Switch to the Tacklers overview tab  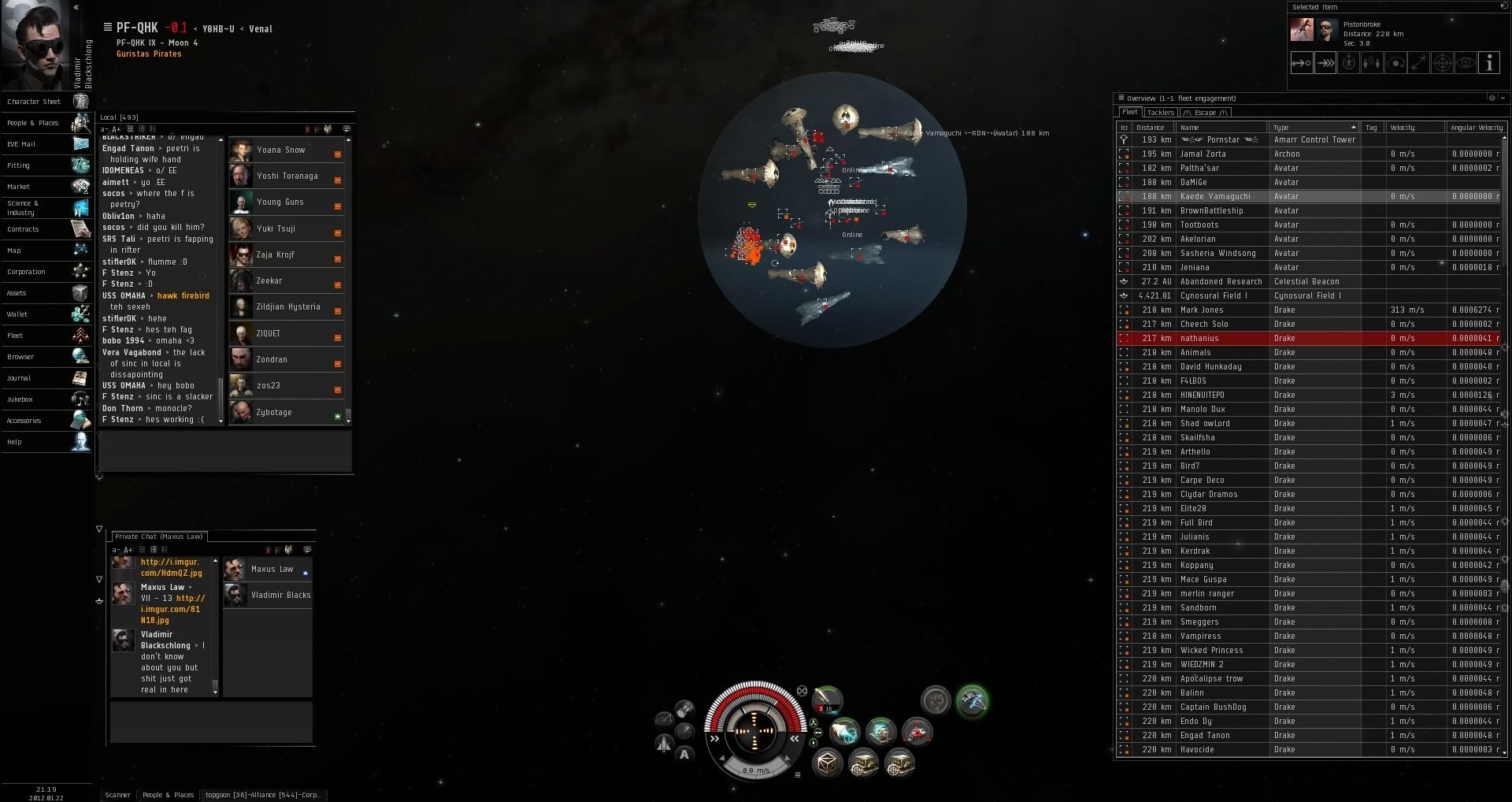(1160, 113)
